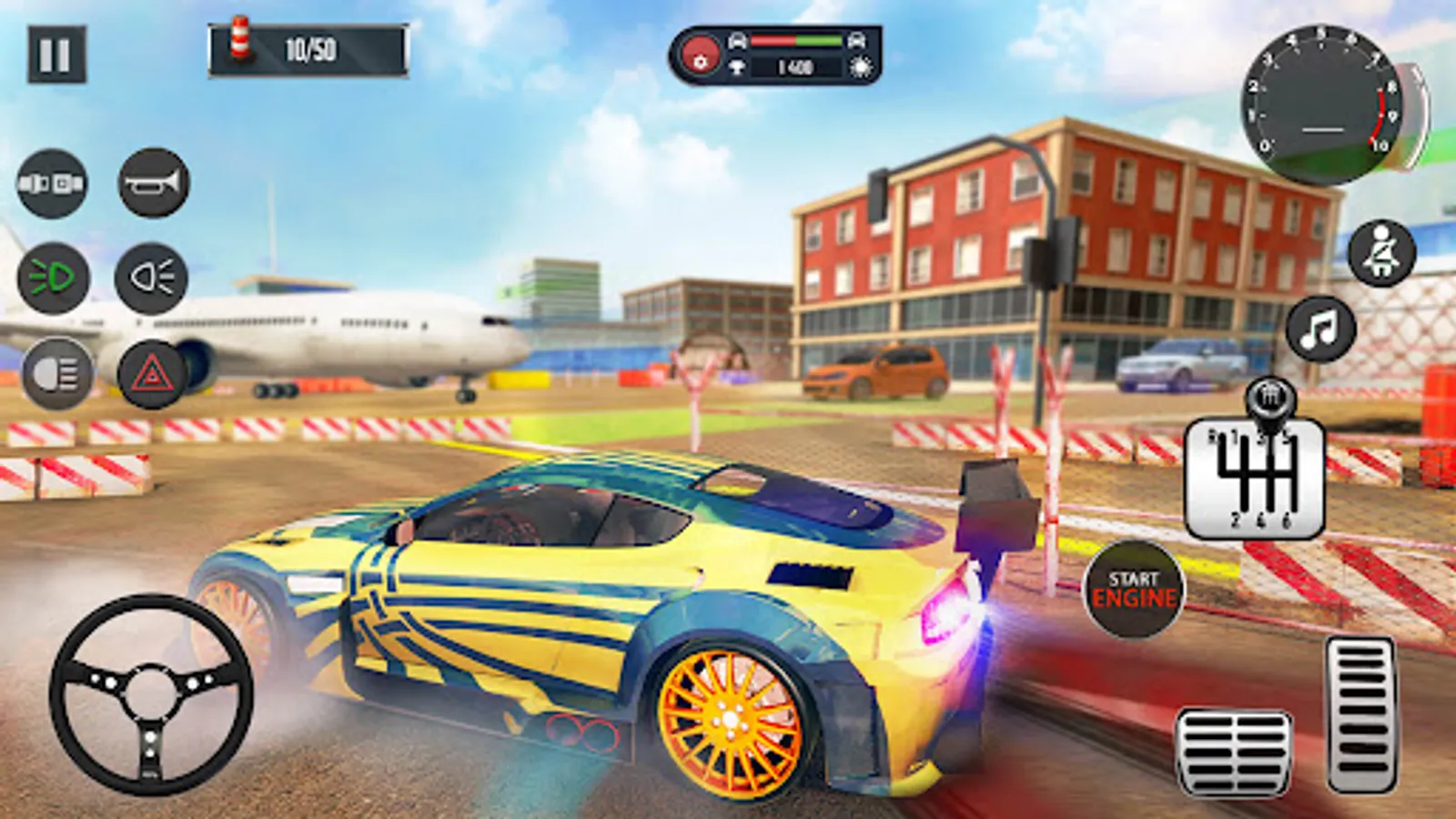The image size is (1456, 819).
Task: Click the seat belt buckle icon
Action: coord(52,183)
